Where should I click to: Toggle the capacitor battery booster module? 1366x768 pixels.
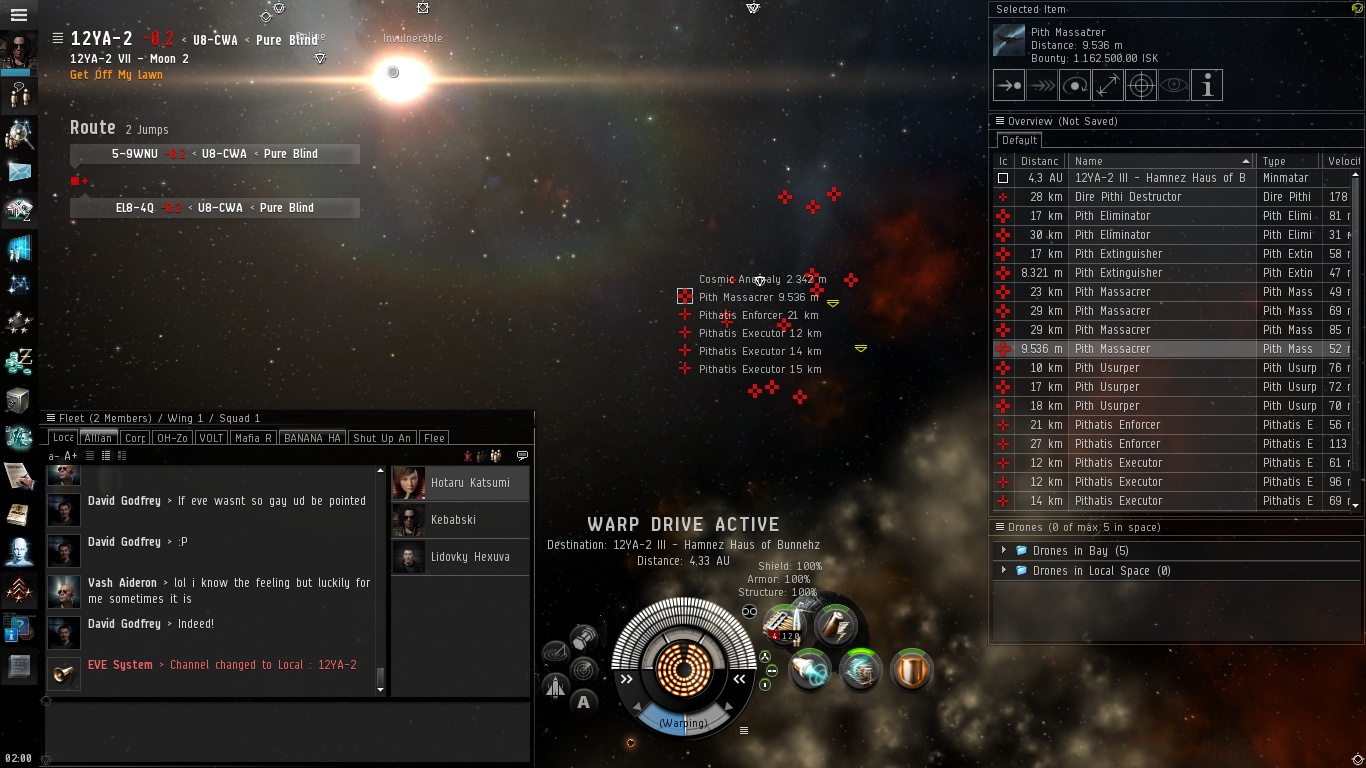(x=834, y=625)
